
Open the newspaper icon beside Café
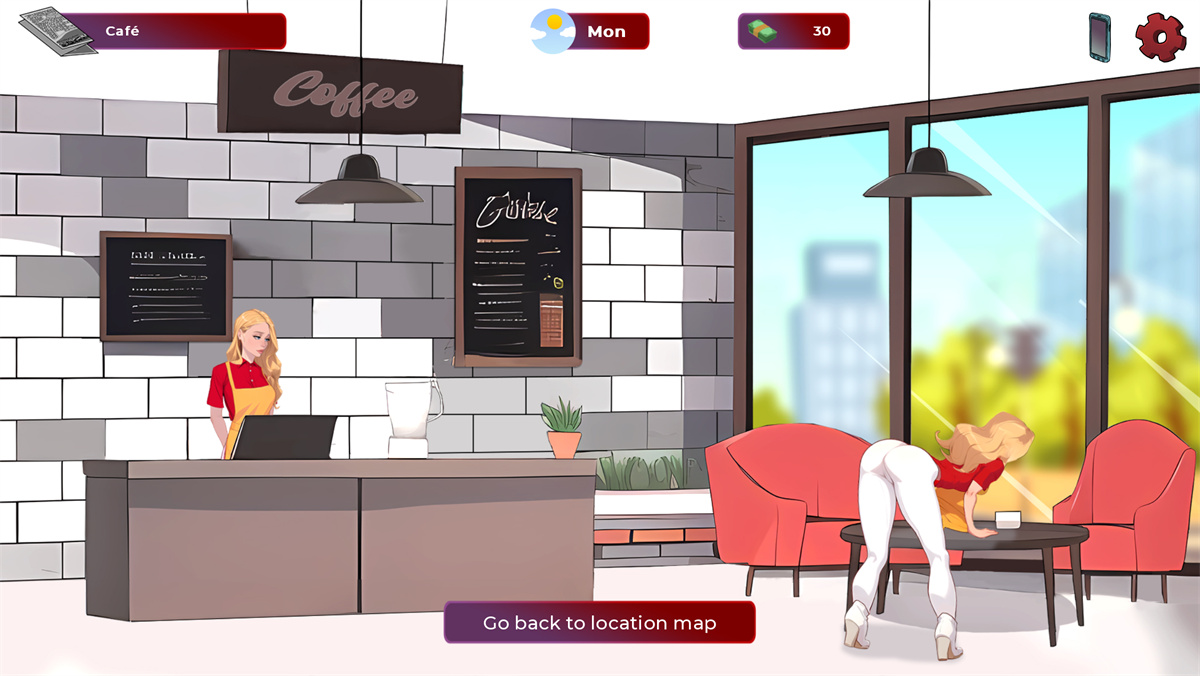pos(56,30)
